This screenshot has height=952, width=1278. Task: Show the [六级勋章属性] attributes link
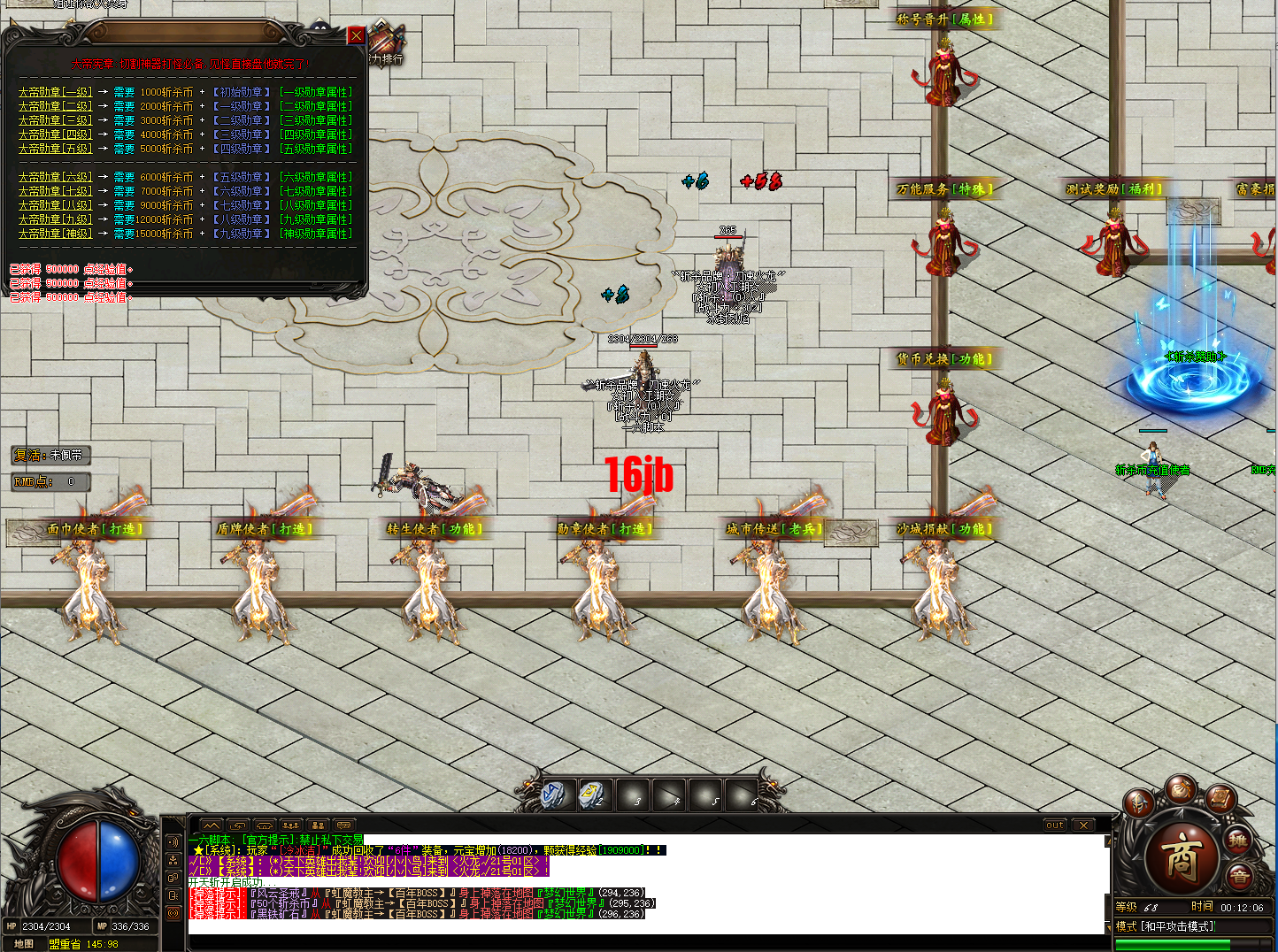316,177
